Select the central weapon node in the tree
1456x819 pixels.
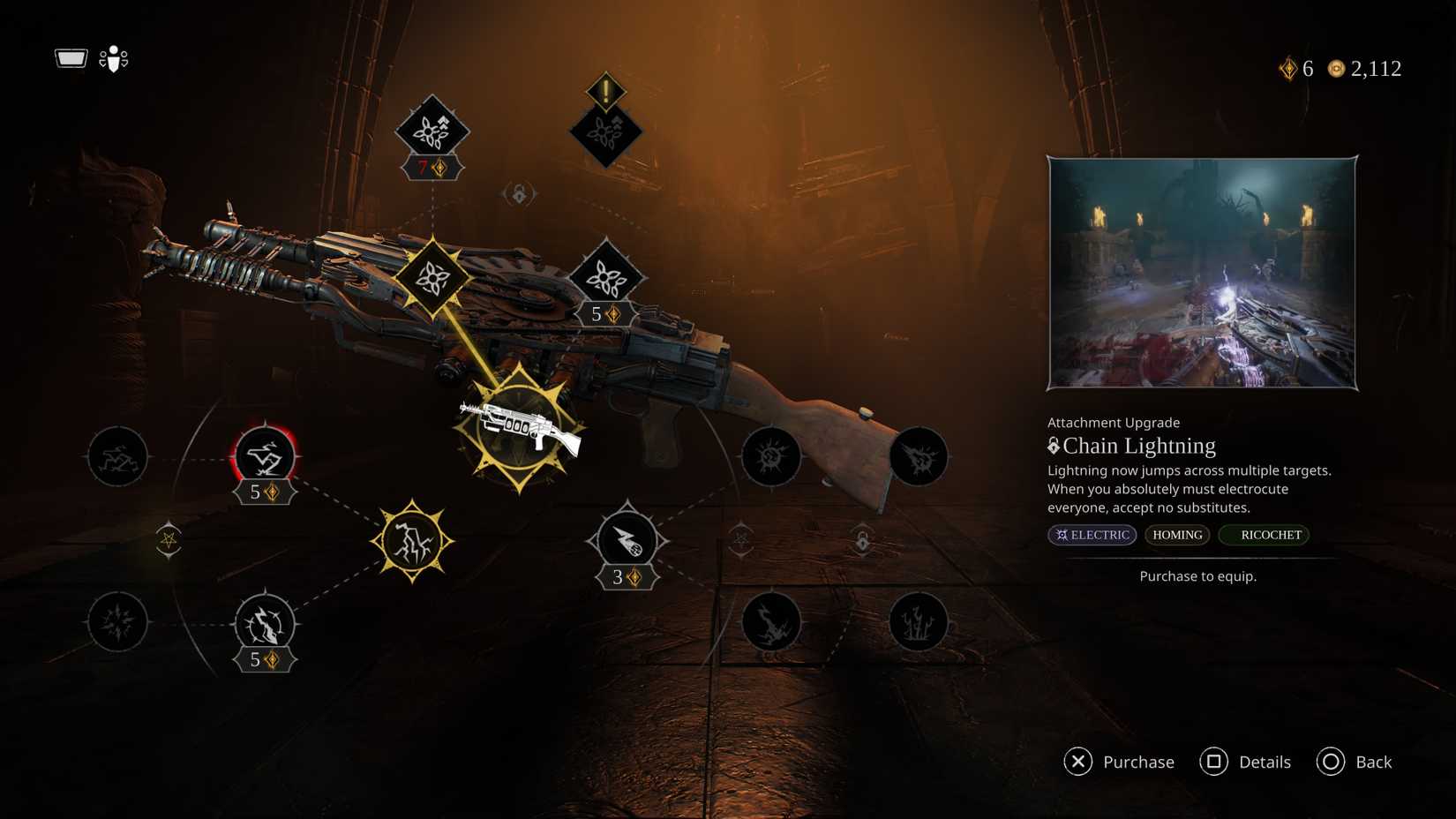519,428
